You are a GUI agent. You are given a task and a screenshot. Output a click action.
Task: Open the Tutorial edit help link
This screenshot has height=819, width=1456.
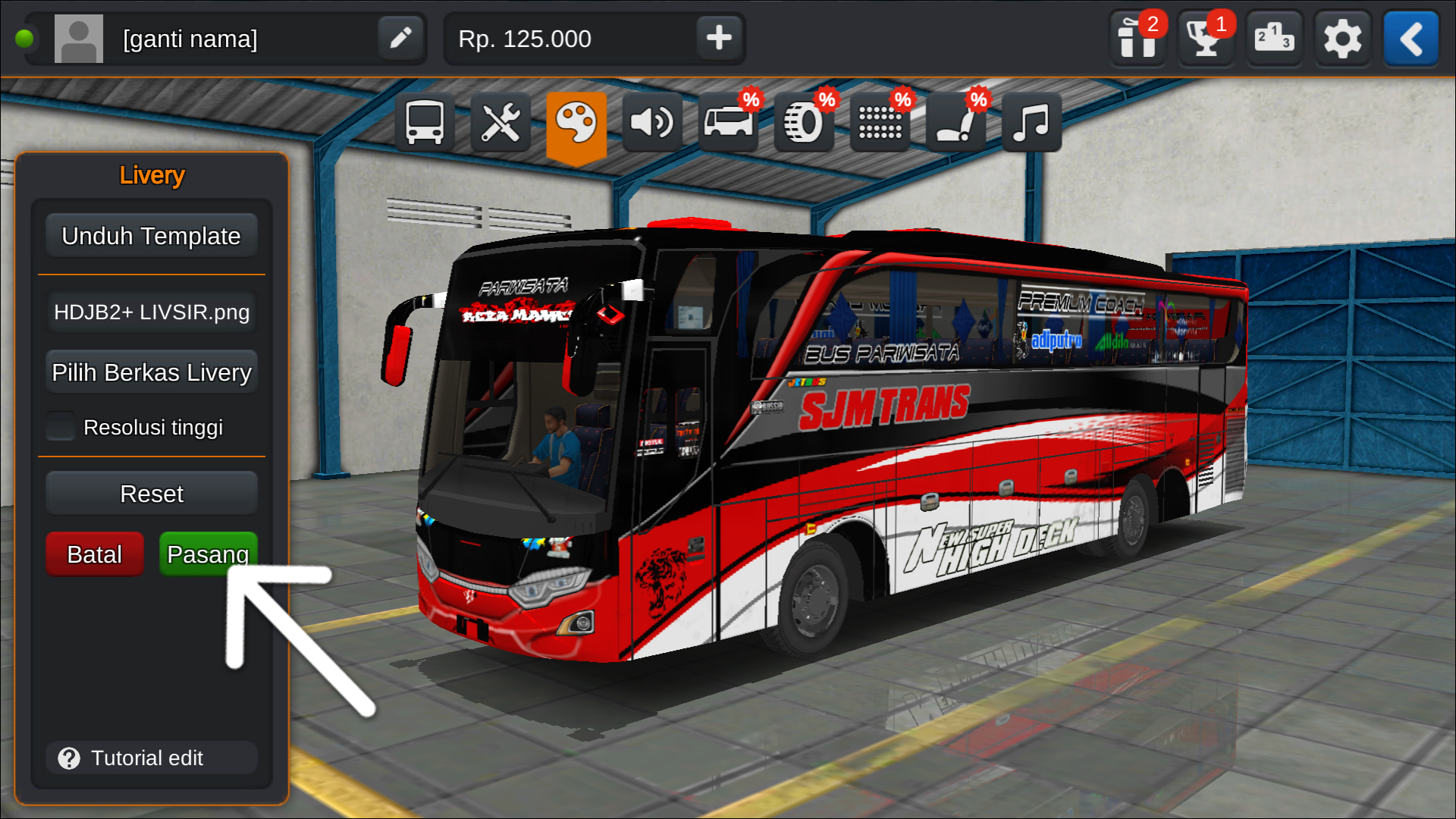151,758
